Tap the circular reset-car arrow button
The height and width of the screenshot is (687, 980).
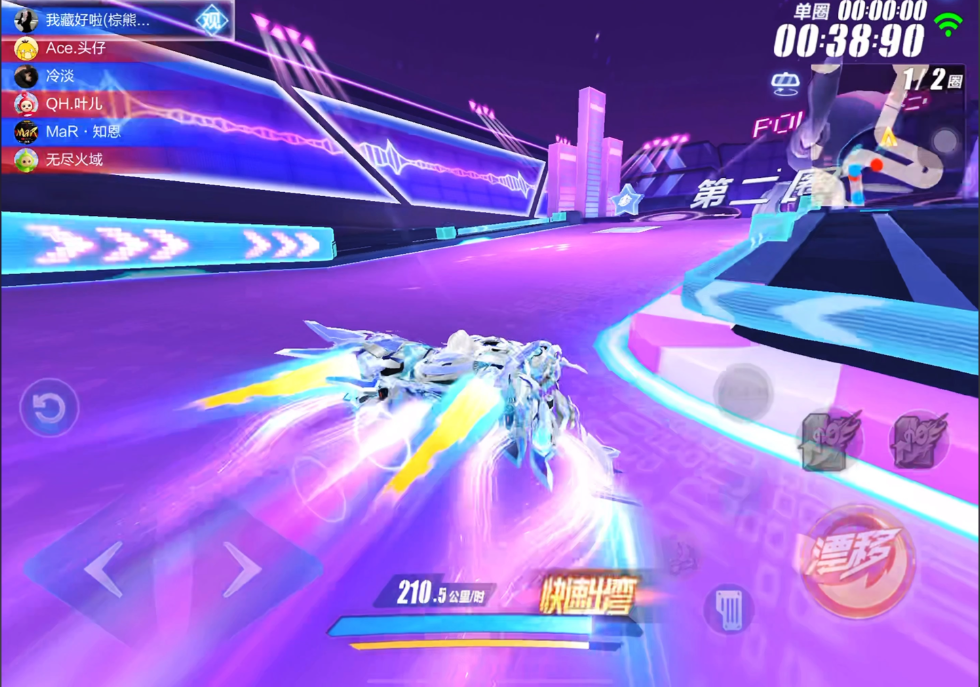click(49, 407)
